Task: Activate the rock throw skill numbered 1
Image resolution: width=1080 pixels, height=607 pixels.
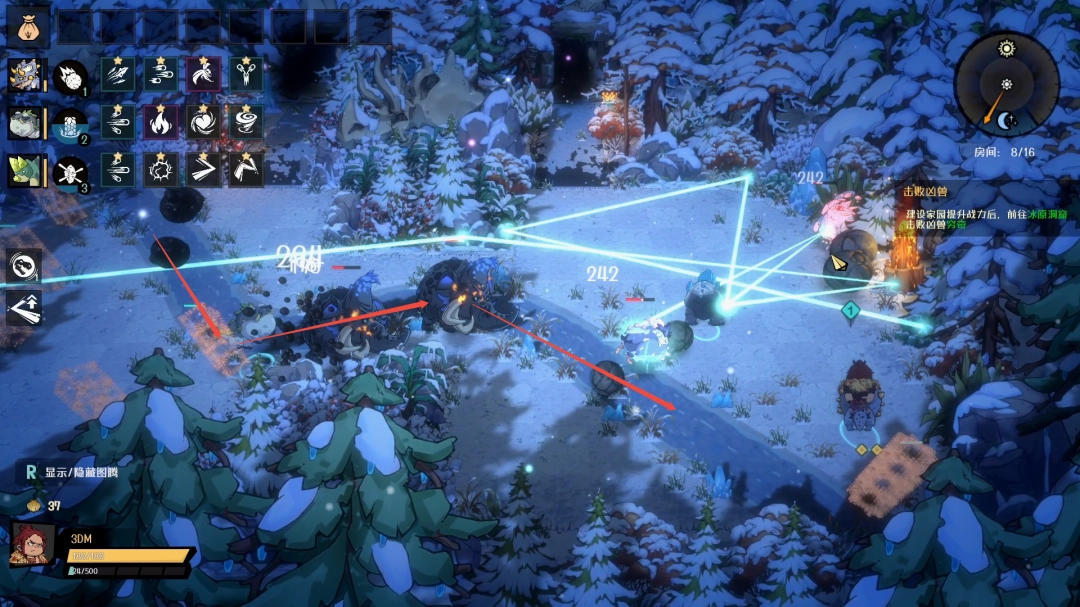Action: coord(70,76)
